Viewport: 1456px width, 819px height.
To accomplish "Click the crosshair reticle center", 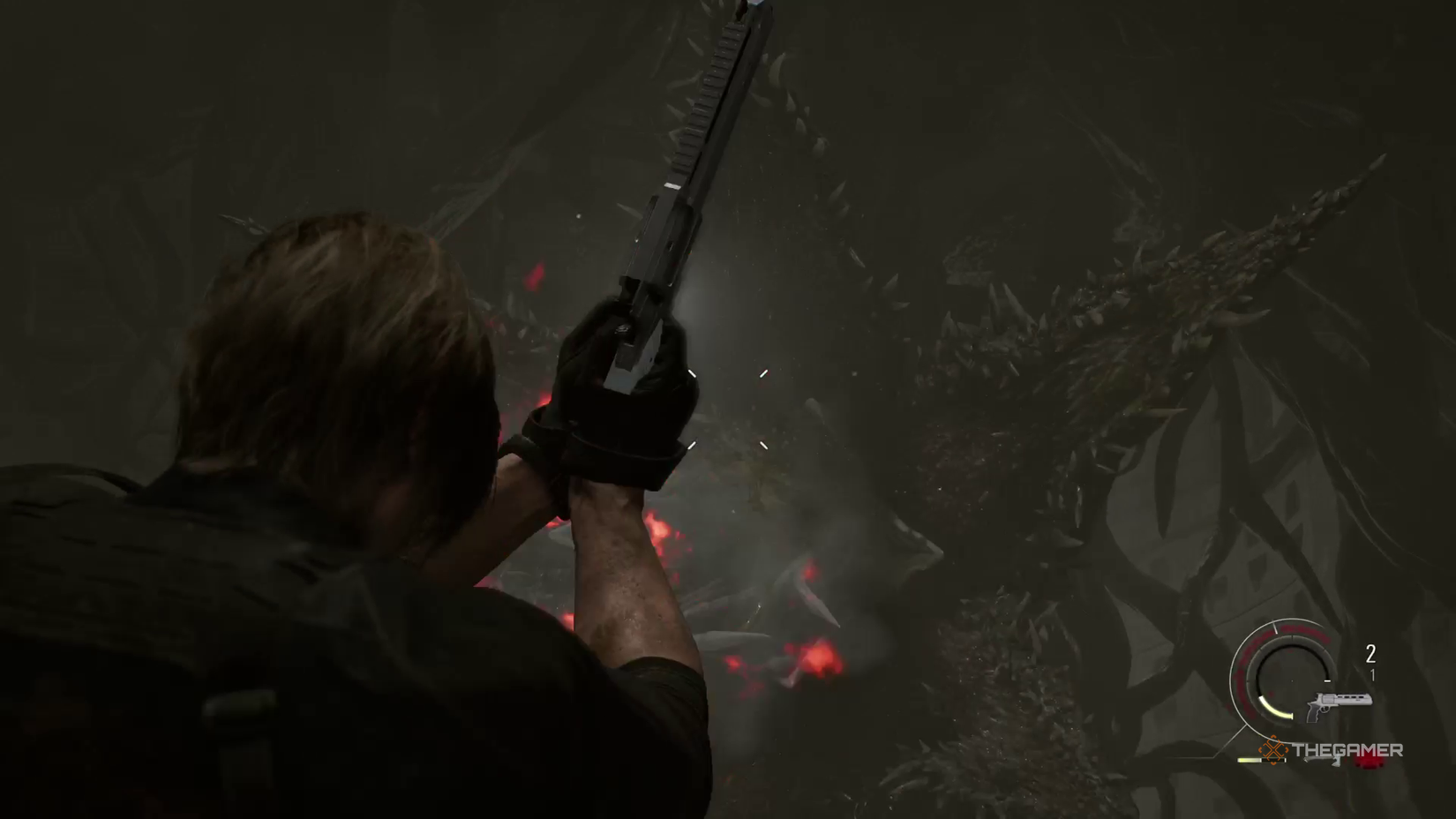I will coord(728,409).
